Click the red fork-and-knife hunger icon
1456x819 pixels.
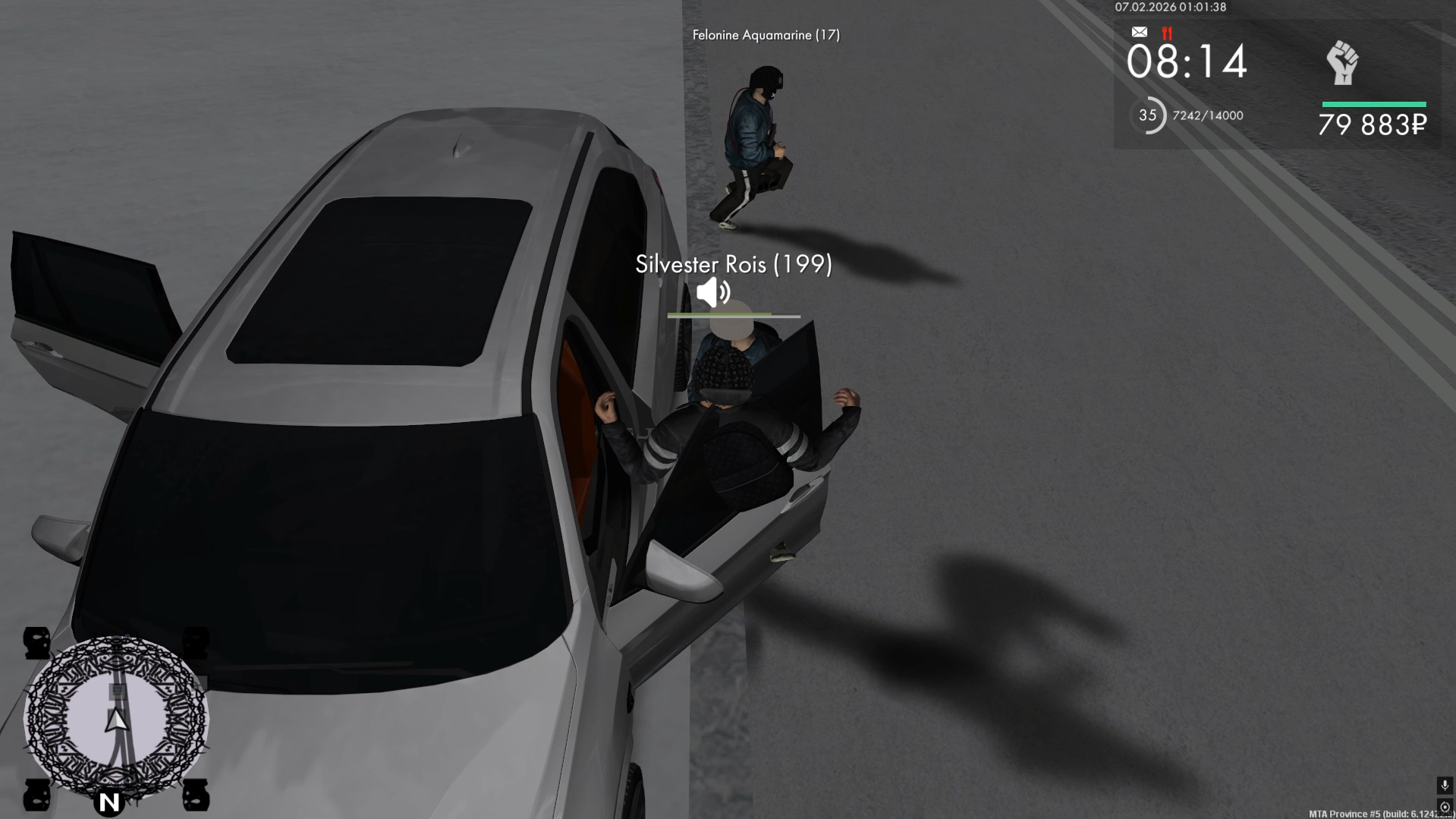(1167, 33)
